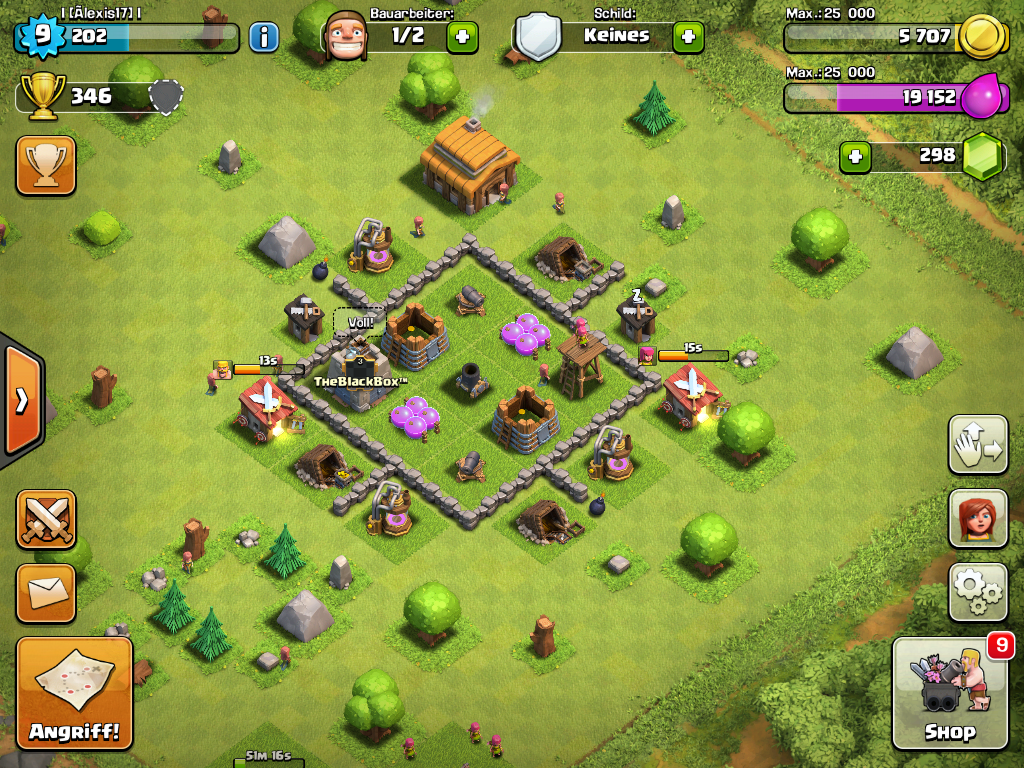Buy a shield with the green plus
Image resolution: width=1024 pixels, height=768 pixels.
pyautogui.click(x=687, y=38)
